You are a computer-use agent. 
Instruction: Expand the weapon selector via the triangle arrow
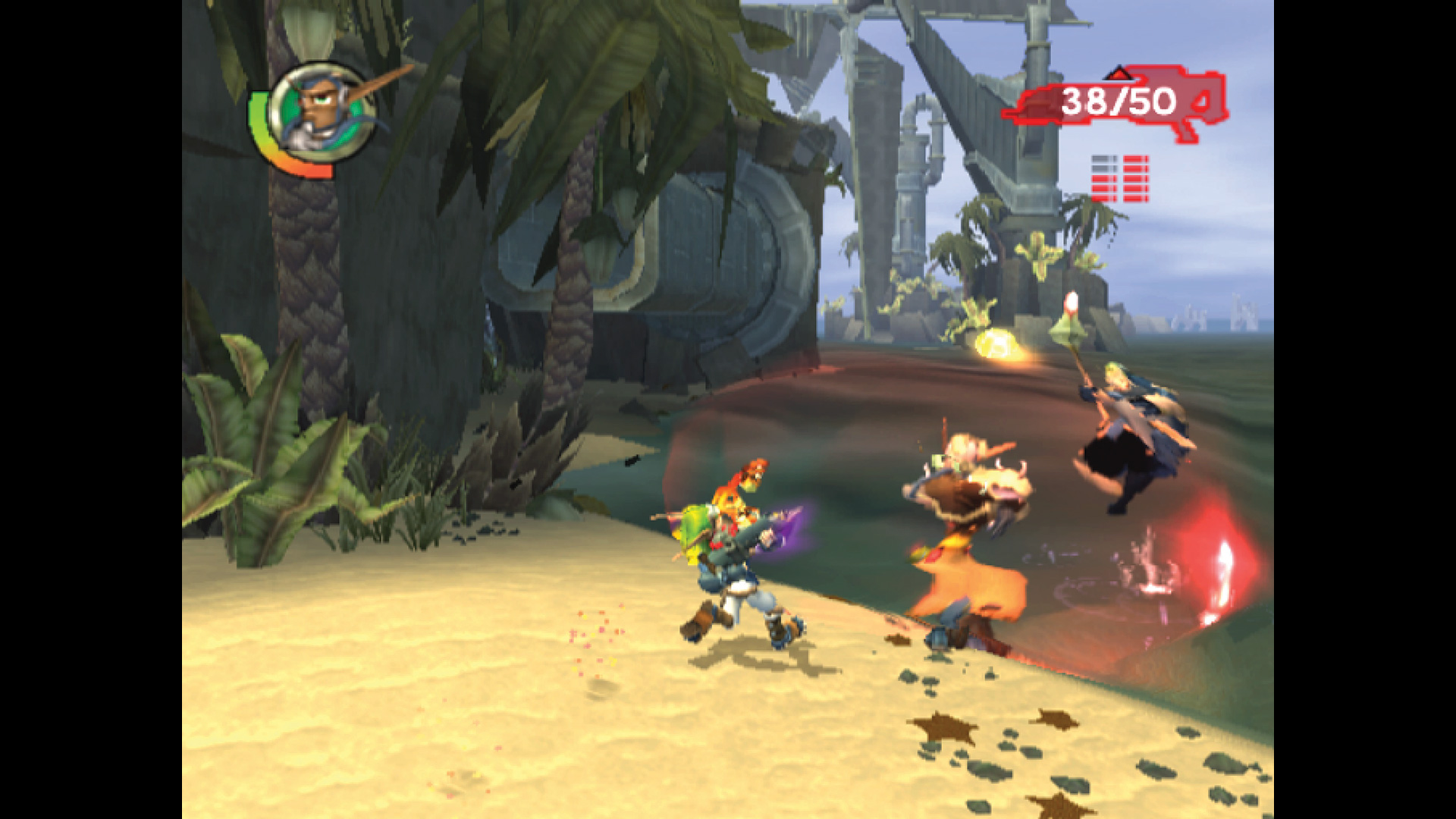pyautogui.click(x=1119, y=73)
